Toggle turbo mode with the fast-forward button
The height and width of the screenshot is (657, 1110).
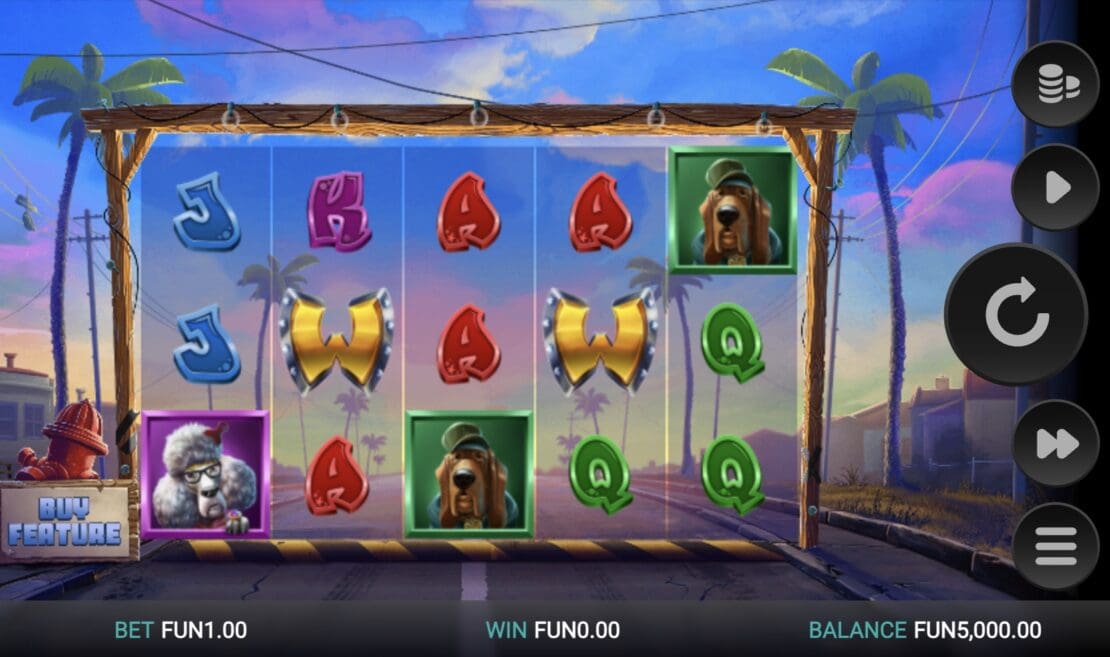[1055, 443]
